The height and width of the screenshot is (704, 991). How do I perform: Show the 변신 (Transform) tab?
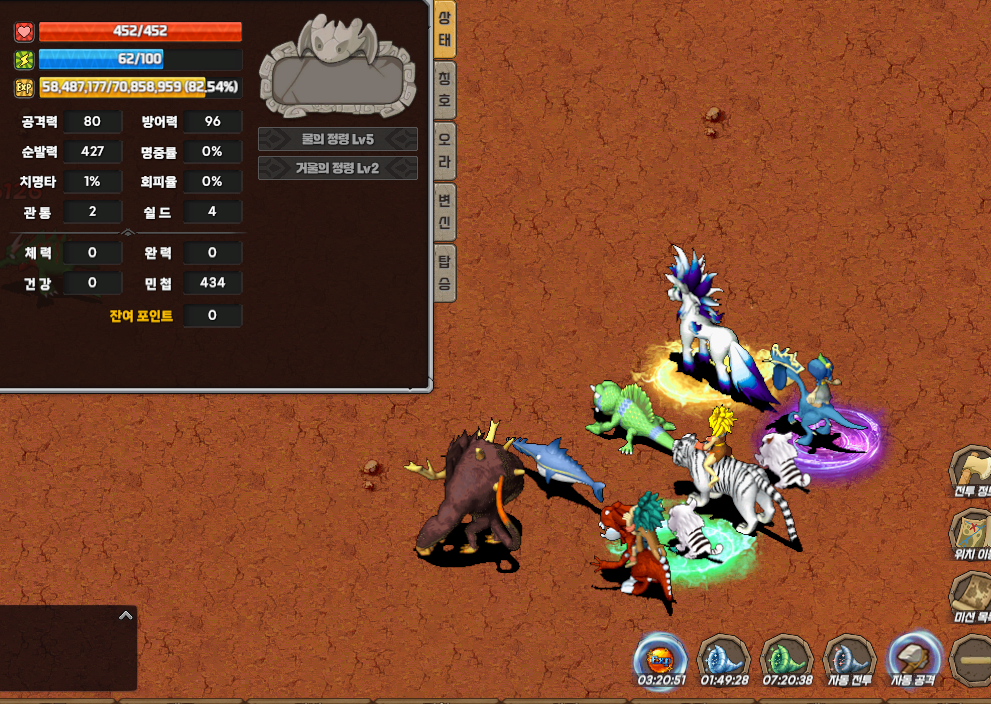(445, 212)
